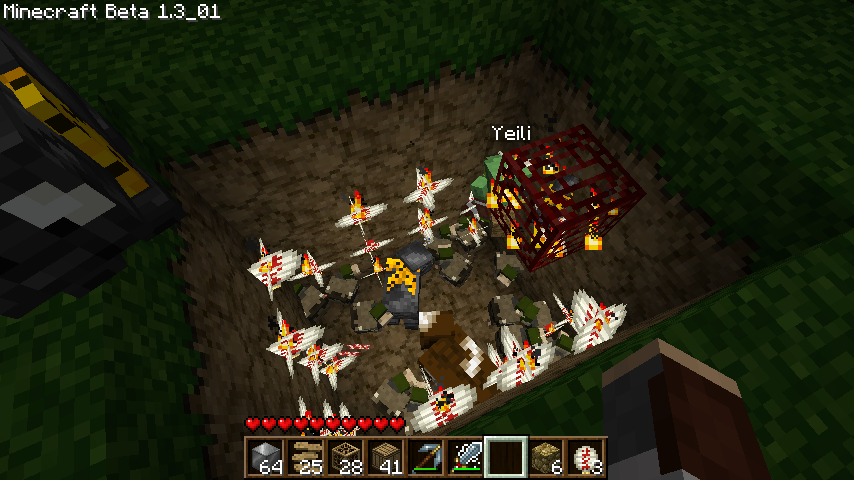Choose the white ball item with count 3
Screen dimensions: 854x480
coord(585,457)
